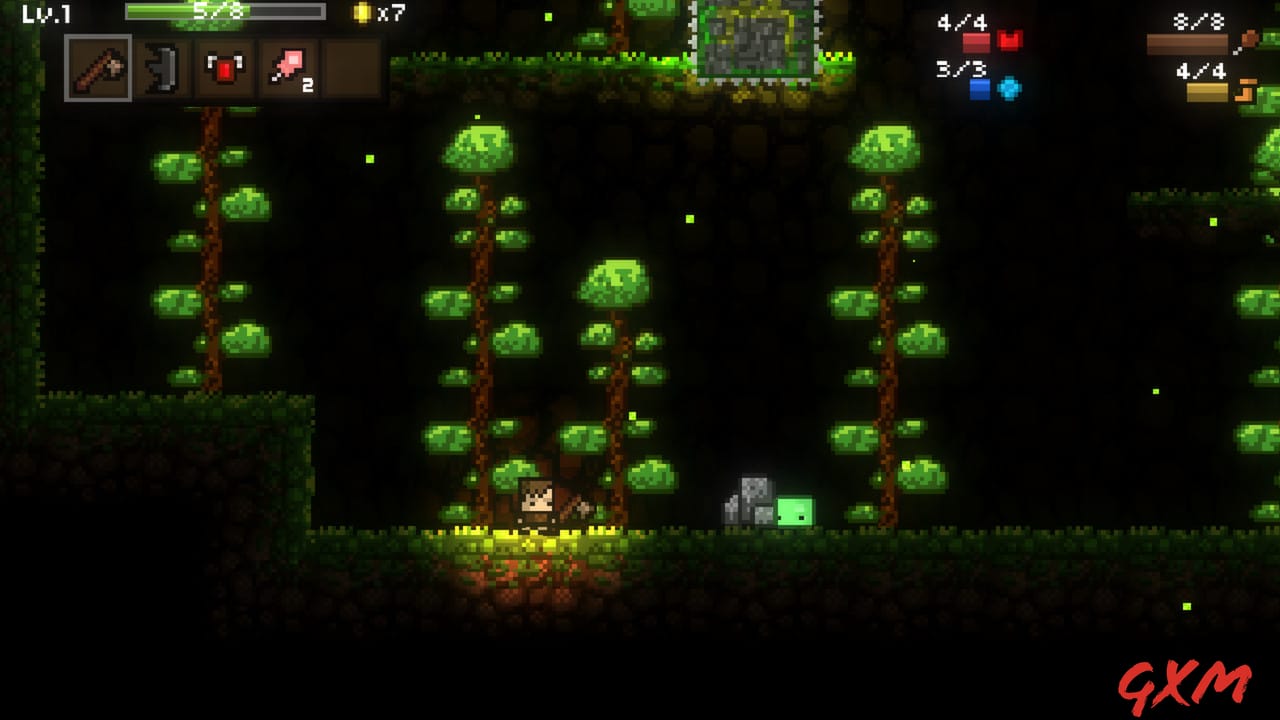Click the meat drumstick hunger icon
The image size is (1280, 720).
click(x=1247, y=41)
